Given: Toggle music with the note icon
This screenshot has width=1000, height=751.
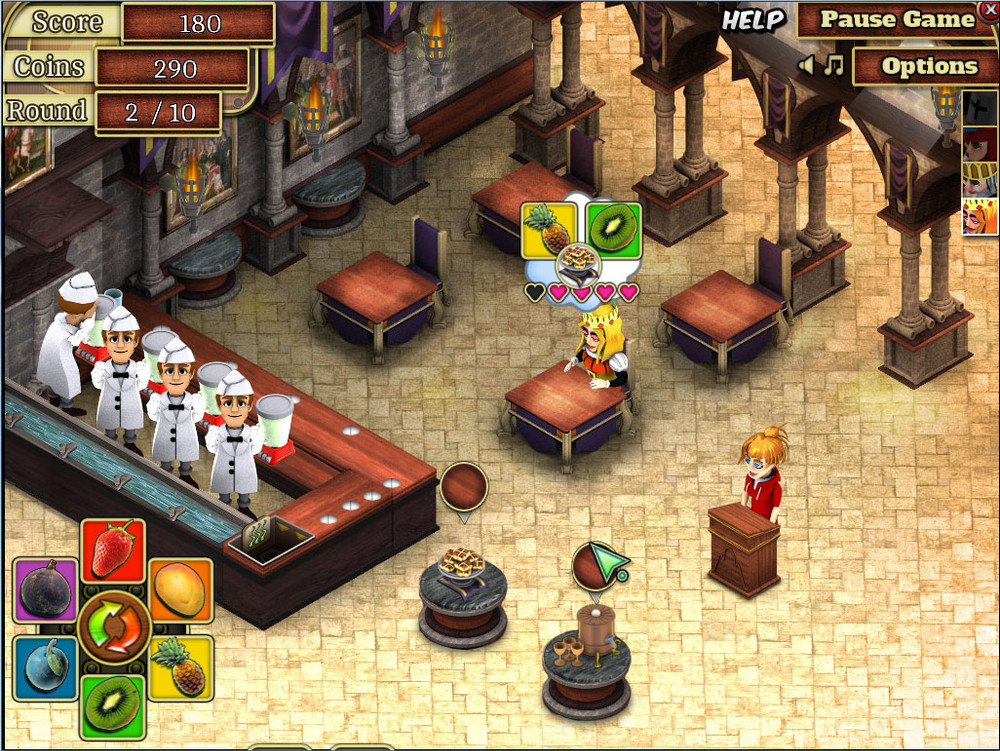Looking at the screenshot, I should tap(833, 66).
